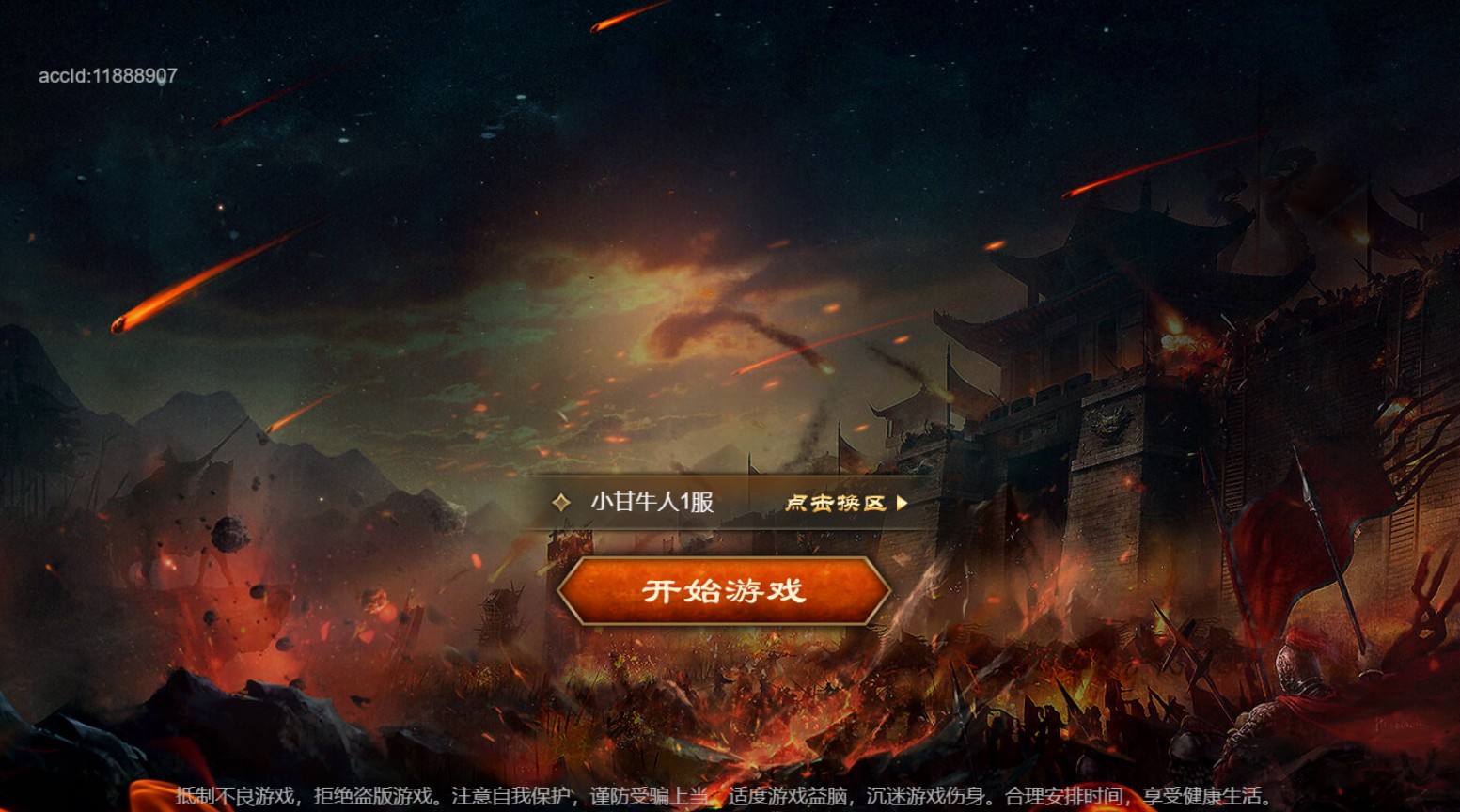Click the gold-bordered game start plaque
1460x812 pixels.
point(724,592)
